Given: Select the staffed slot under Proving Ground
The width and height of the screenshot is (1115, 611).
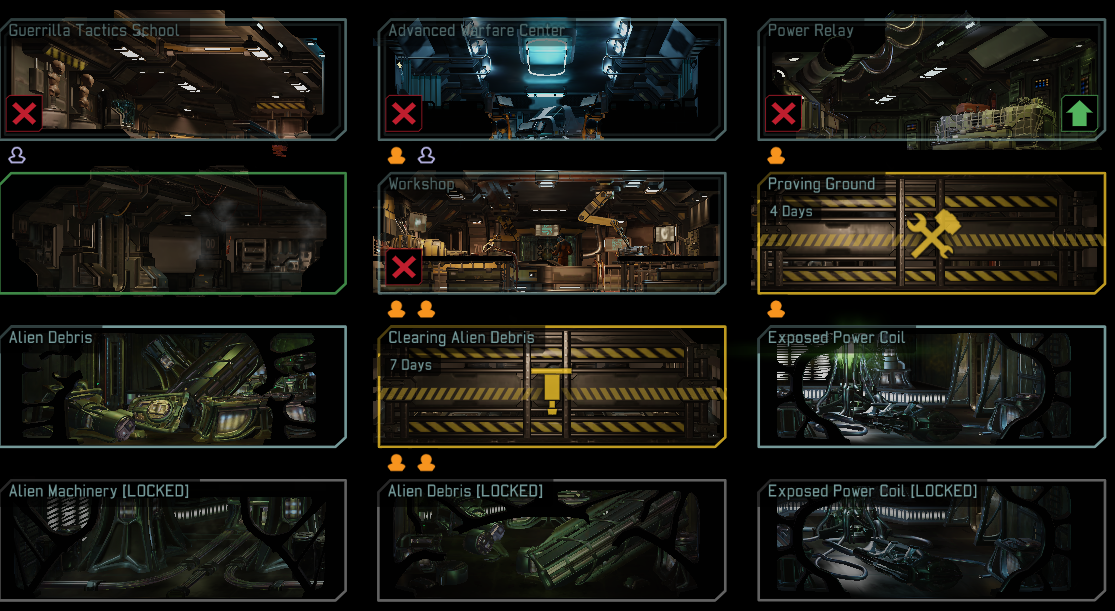Looking at the screenshot, I should [x=776, y=309].
